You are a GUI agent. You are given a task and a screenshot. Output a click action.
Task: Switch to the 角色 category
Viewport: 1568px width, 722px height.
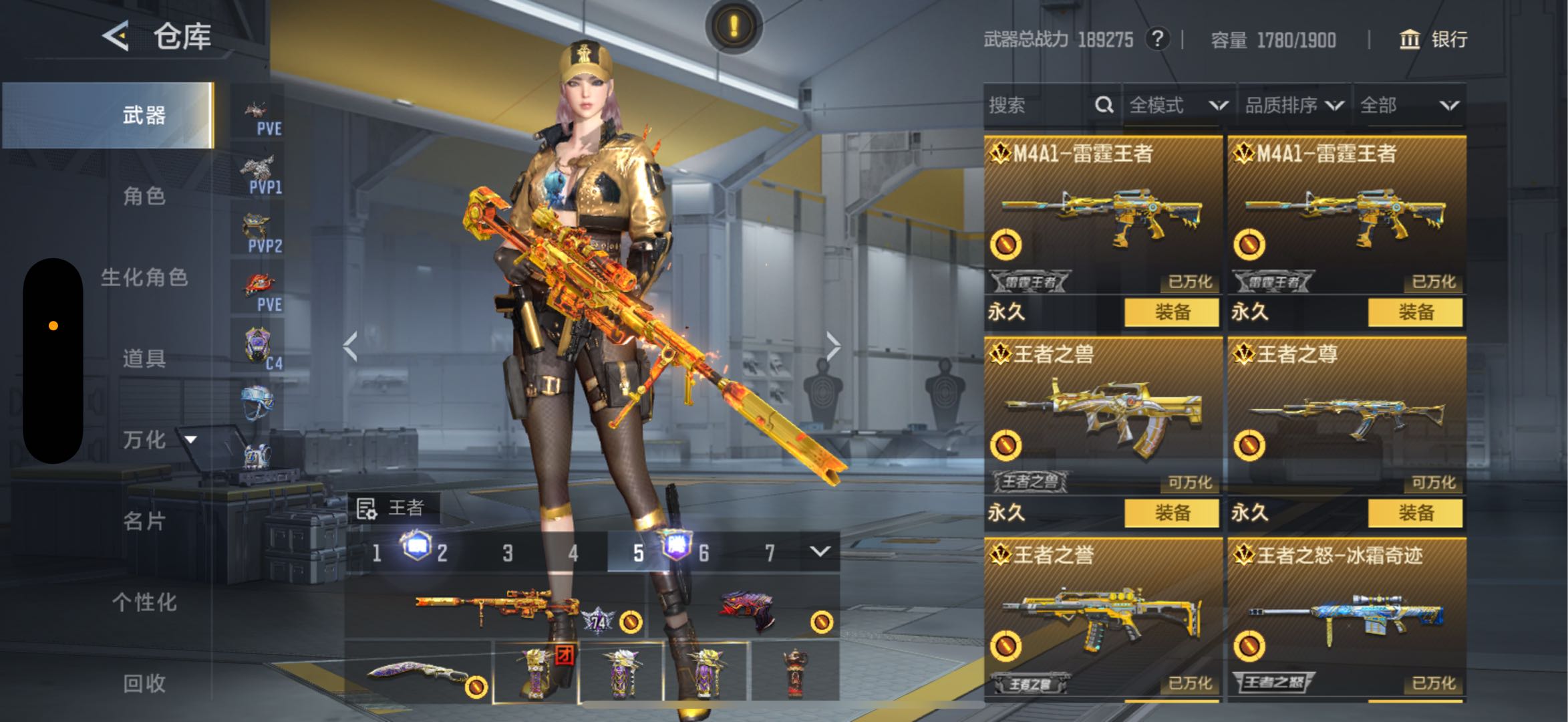point(144,196)
